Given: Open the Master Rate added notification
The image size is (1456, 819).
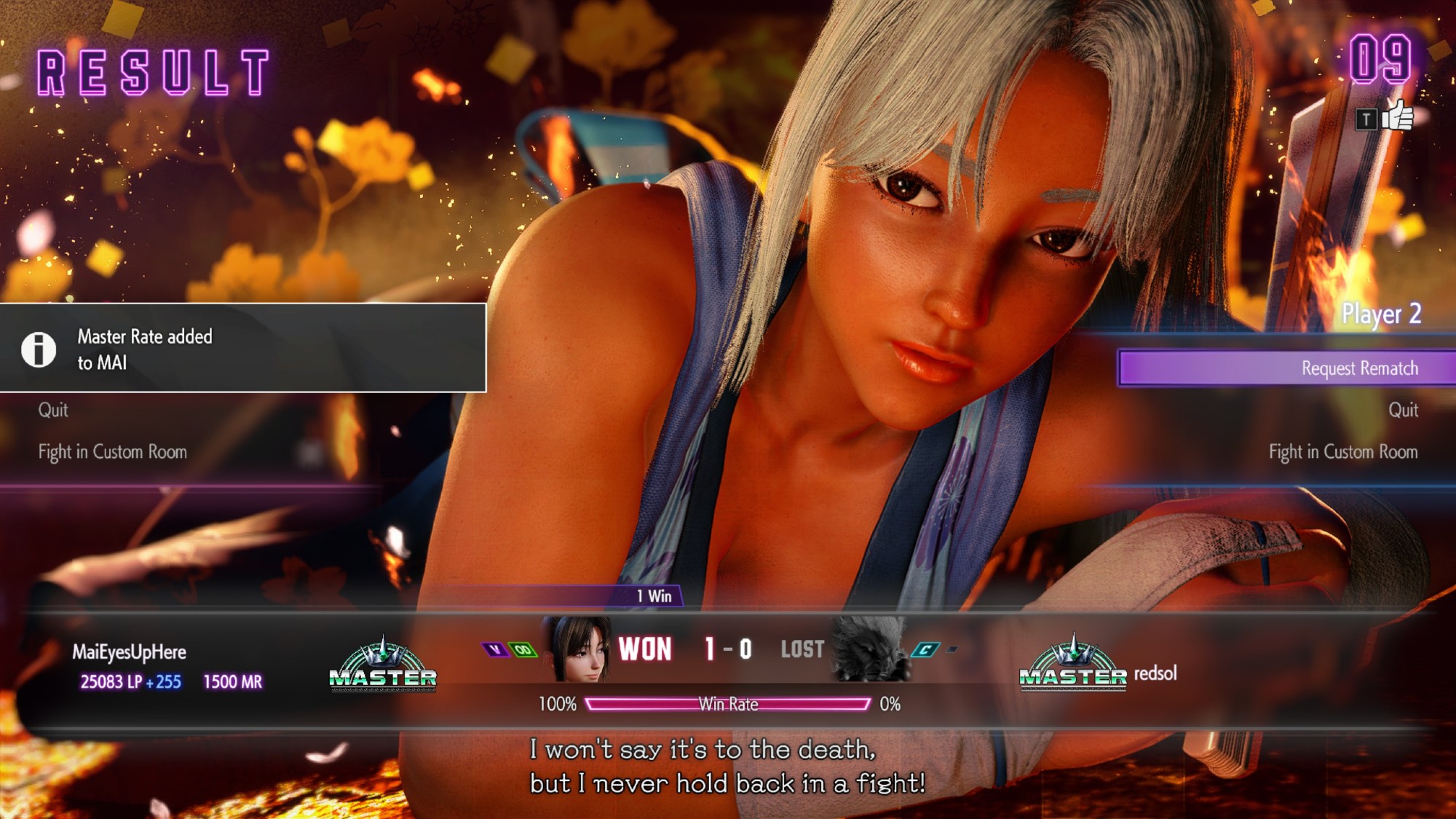Looking at the screenshot, I should [242, 349].
